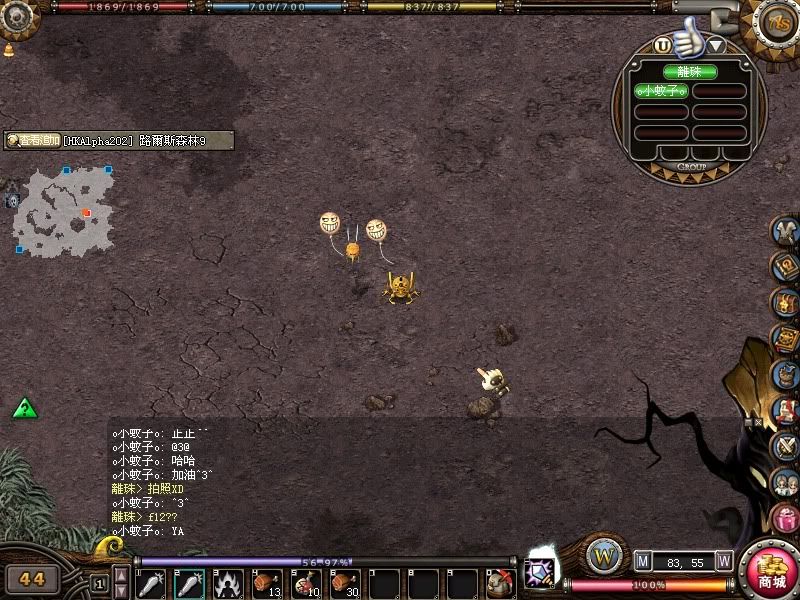
Task: Select party leader 離珠 in group panel
Action: [690, 72]
